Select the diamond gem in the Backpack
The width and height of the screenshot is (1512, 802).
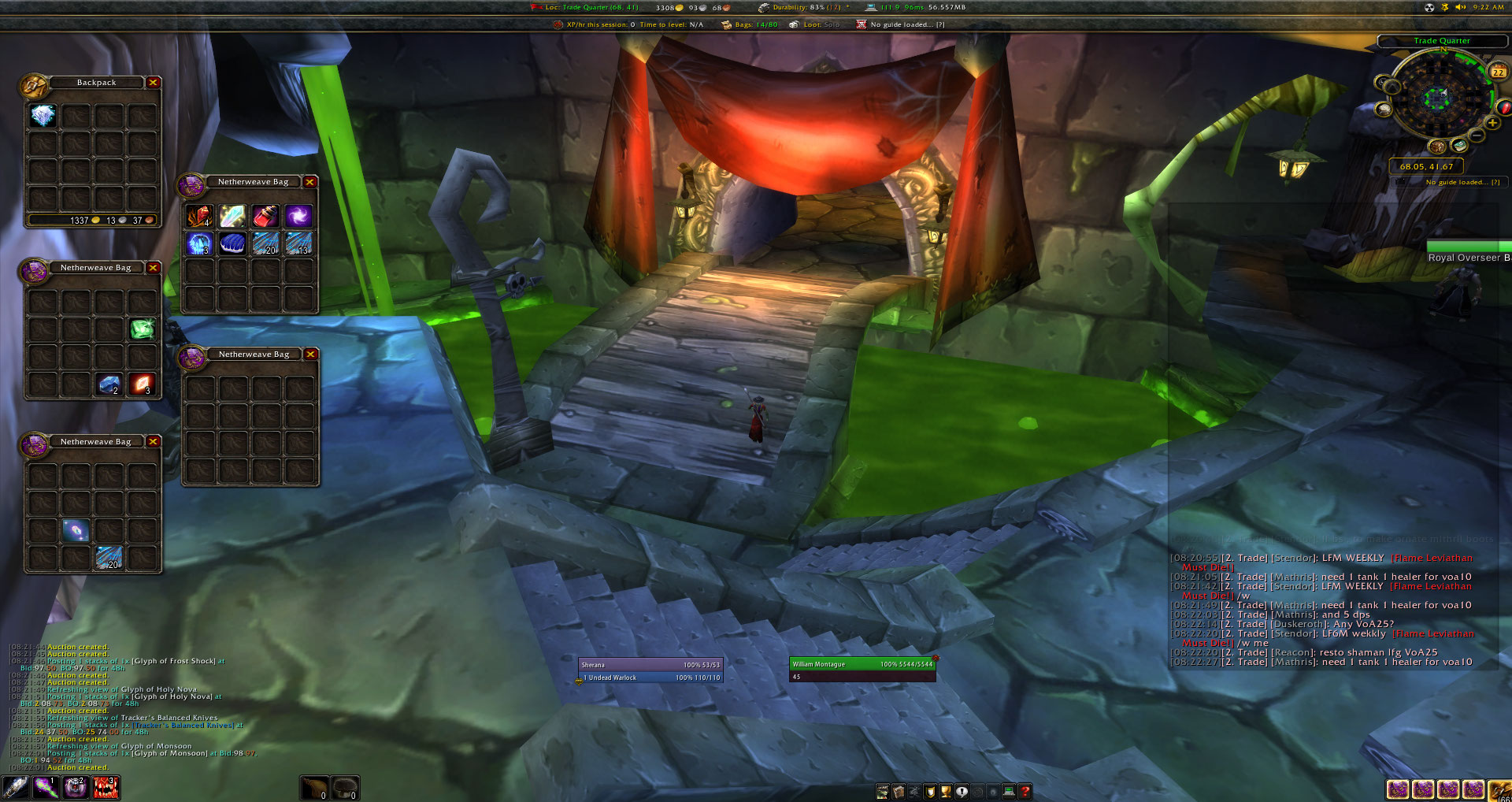[x=43, y=117]
